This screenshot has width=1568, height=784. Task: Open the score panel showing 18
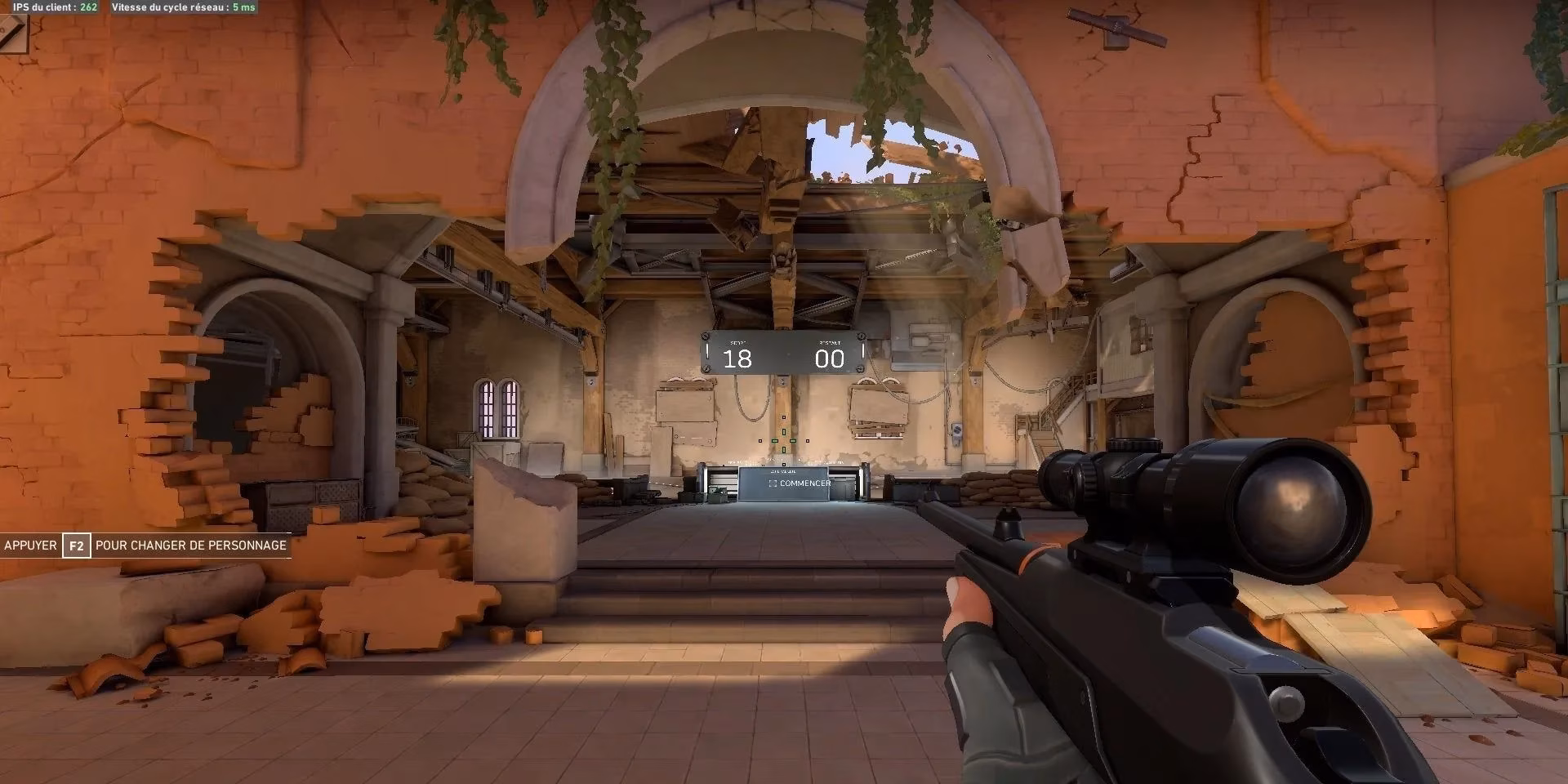(737, 357)
